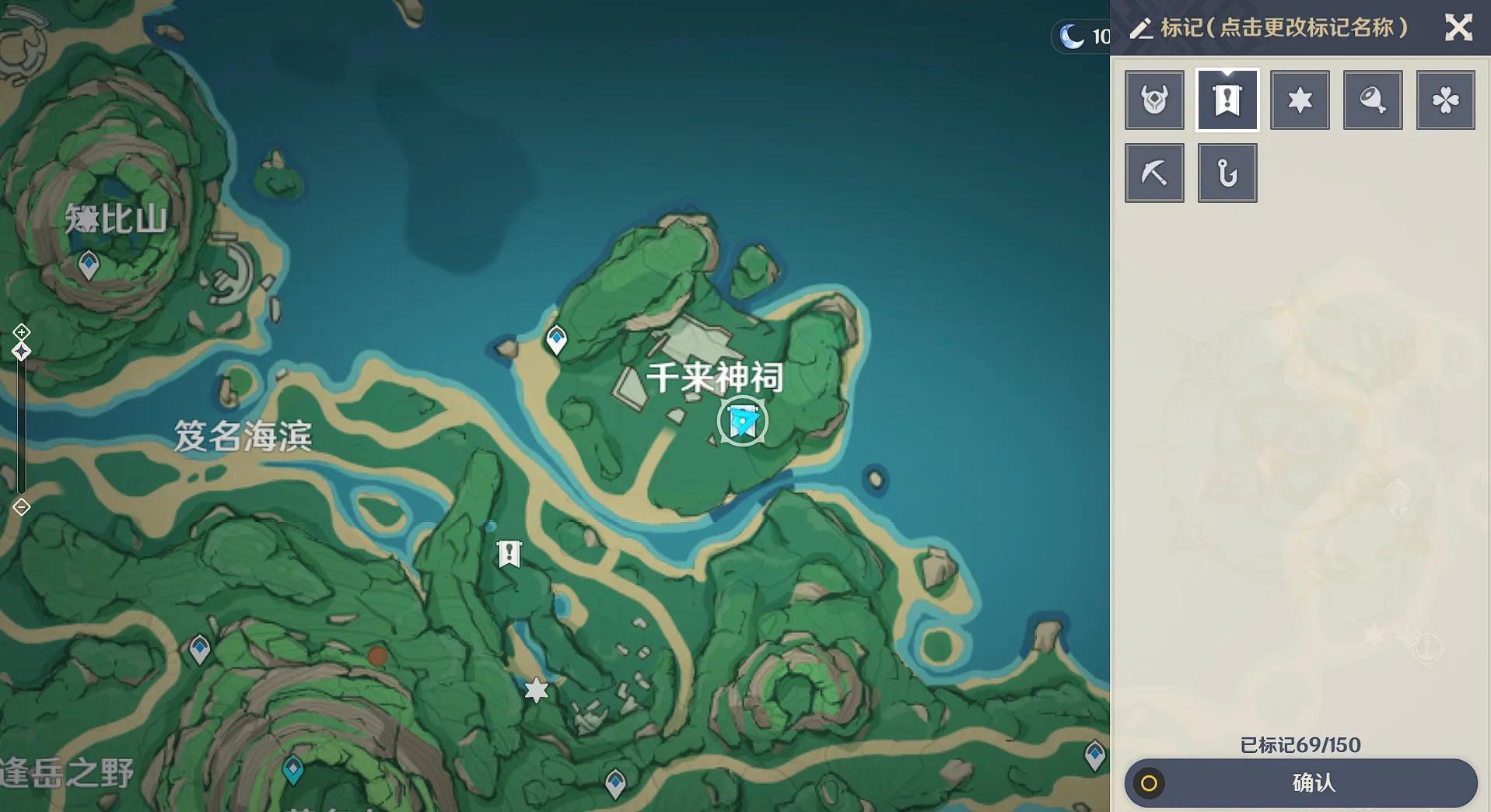1491x812 pixels.
Task: Click the white flag marker below 笈名海滨
Action: click(x=509, y=554)
